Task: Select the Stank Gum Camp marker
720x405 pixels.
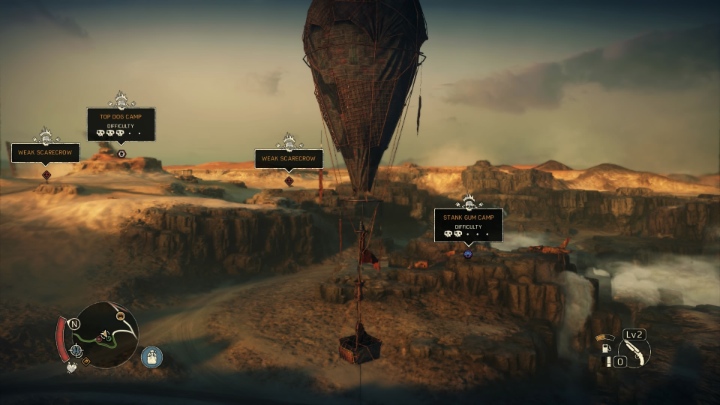Action: (468, 225)
